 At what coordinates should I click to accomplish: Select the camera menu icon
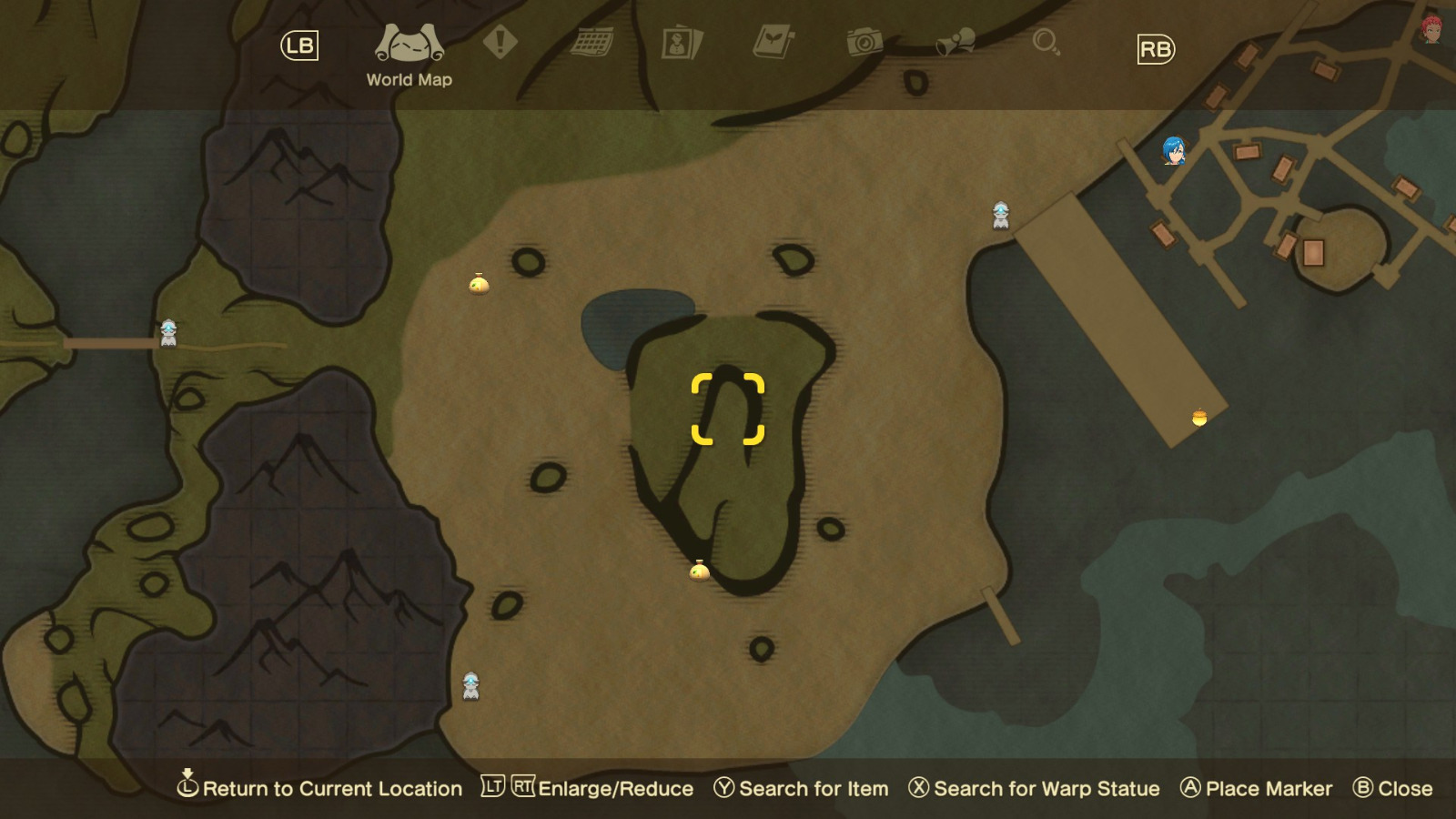pos(864,44)
